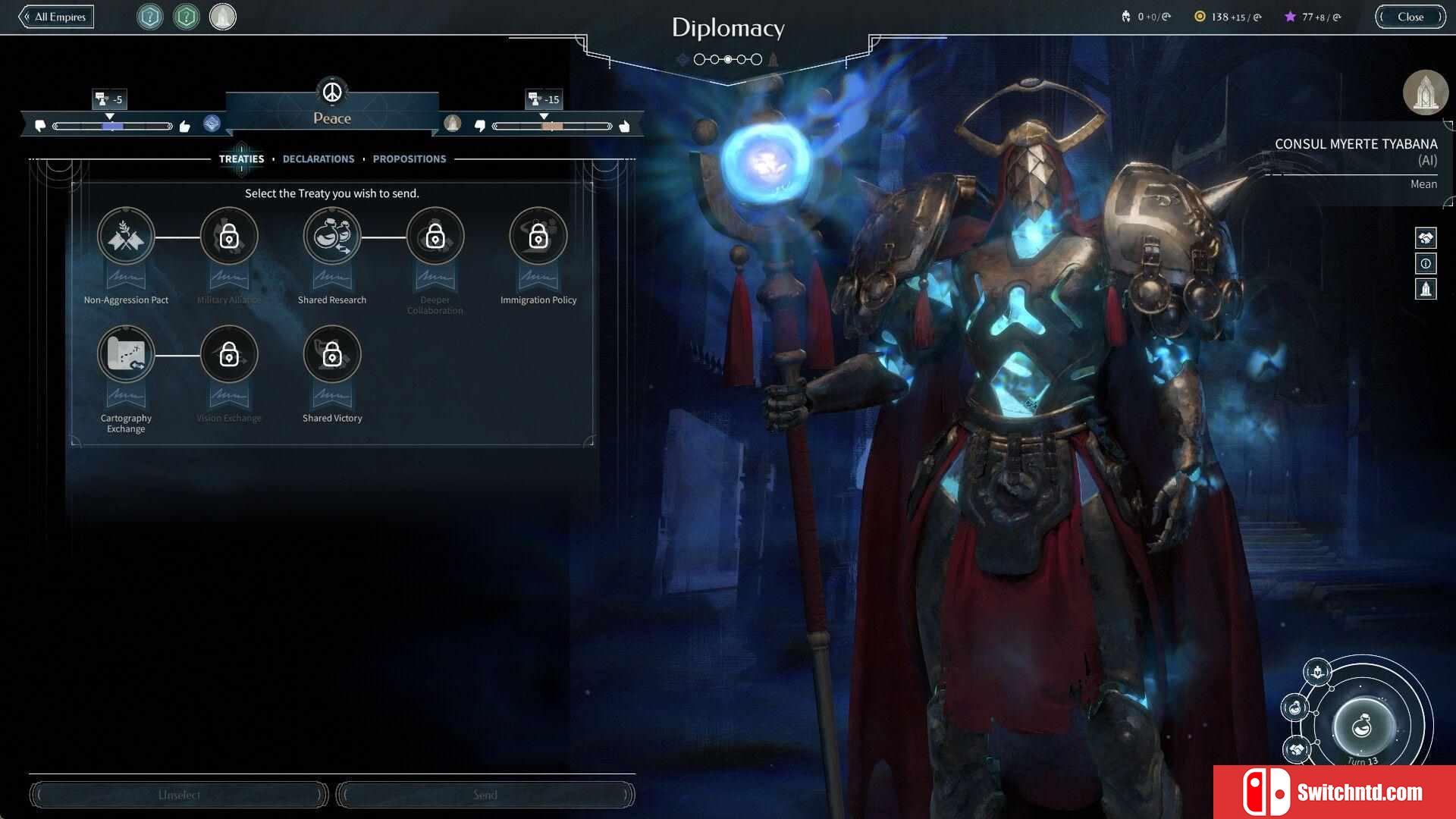Click the locked Military Alliance treaty
The width and height of the screenshot is (1456, 819).
pyautogui.click(x=229, y=237)
